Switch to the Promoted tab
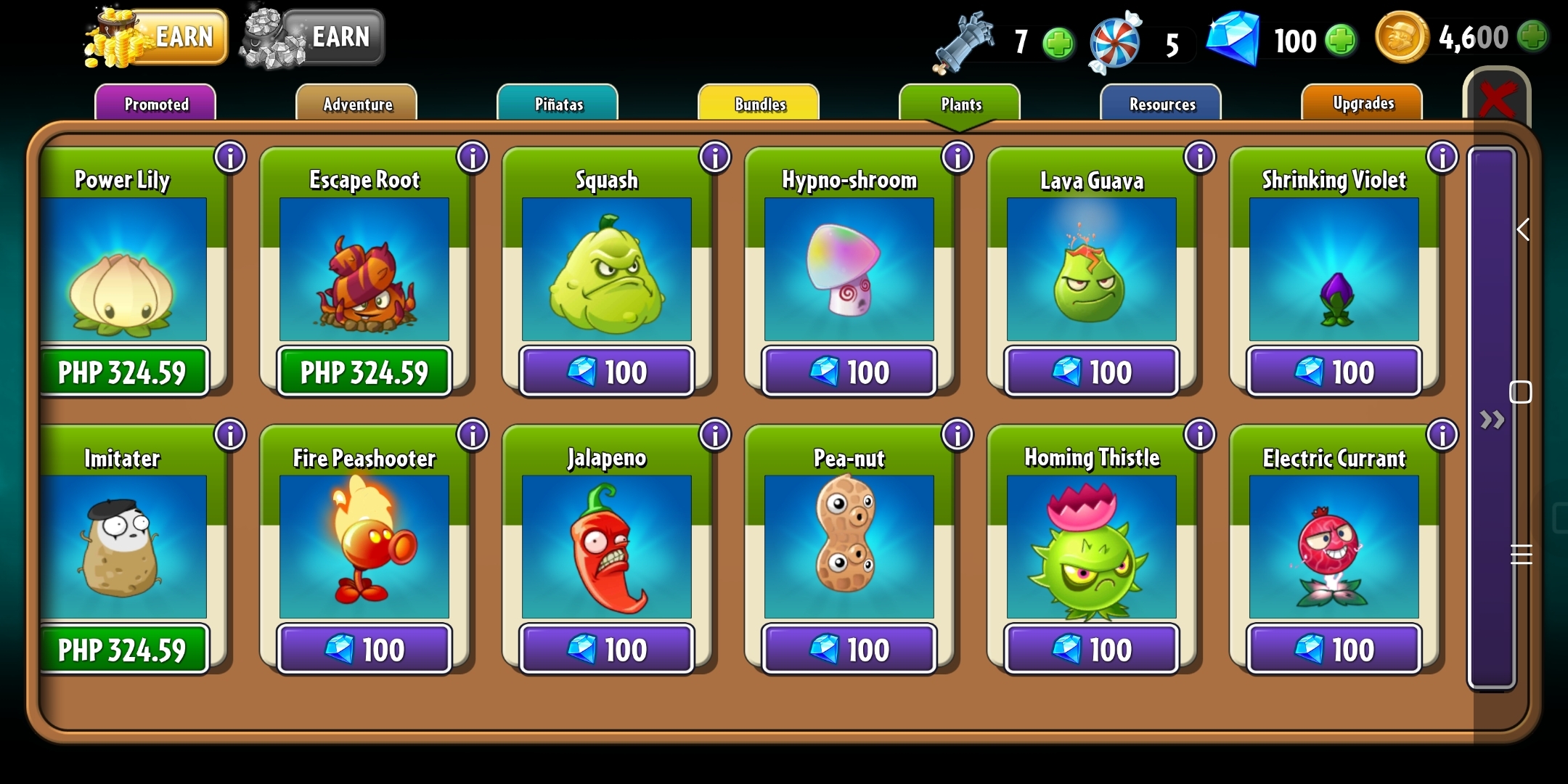 coord(155,104)
